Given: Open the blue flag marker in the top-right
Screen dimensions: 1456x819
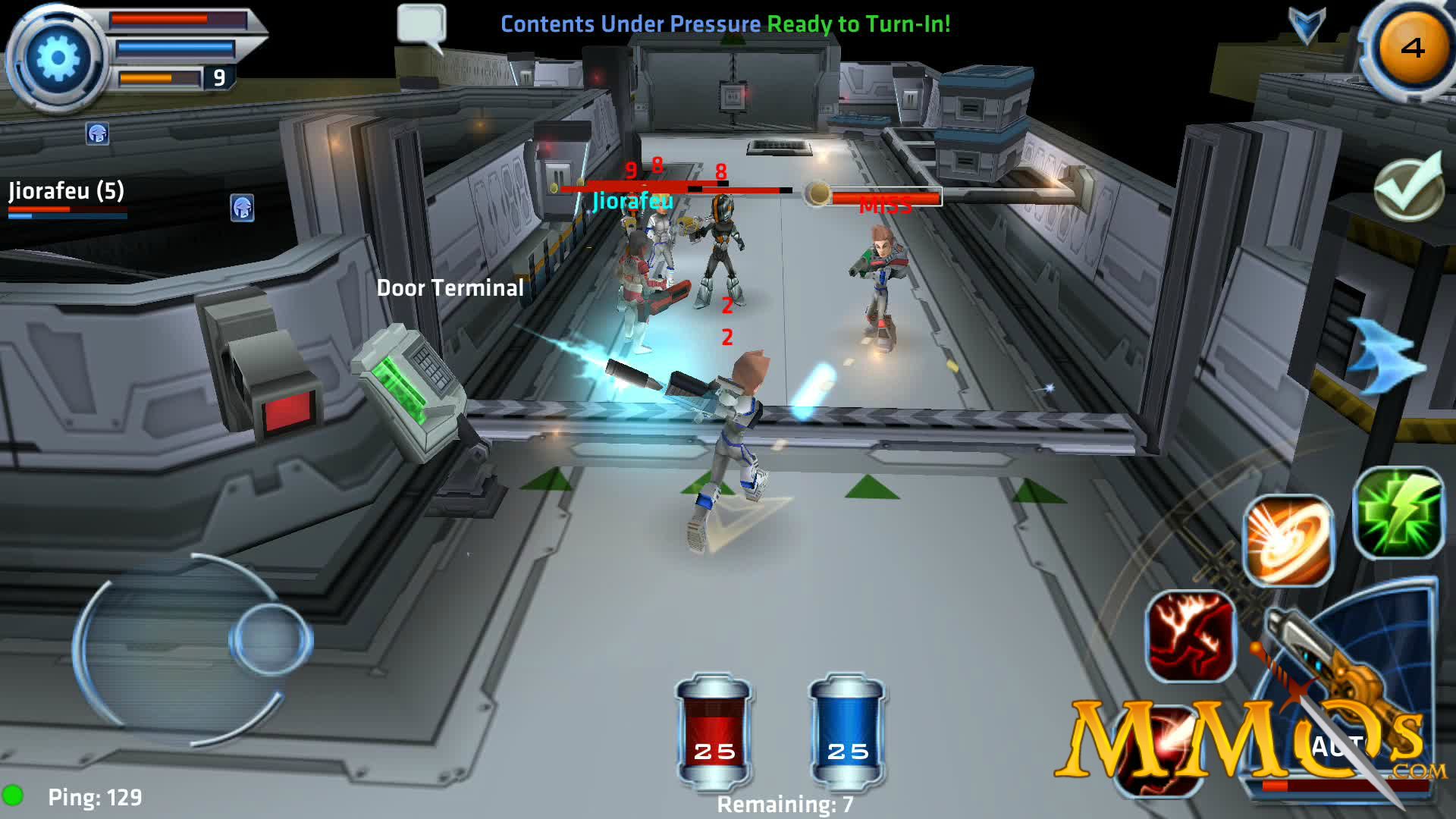Looking at the screenshot, I should coord(1305,23).
